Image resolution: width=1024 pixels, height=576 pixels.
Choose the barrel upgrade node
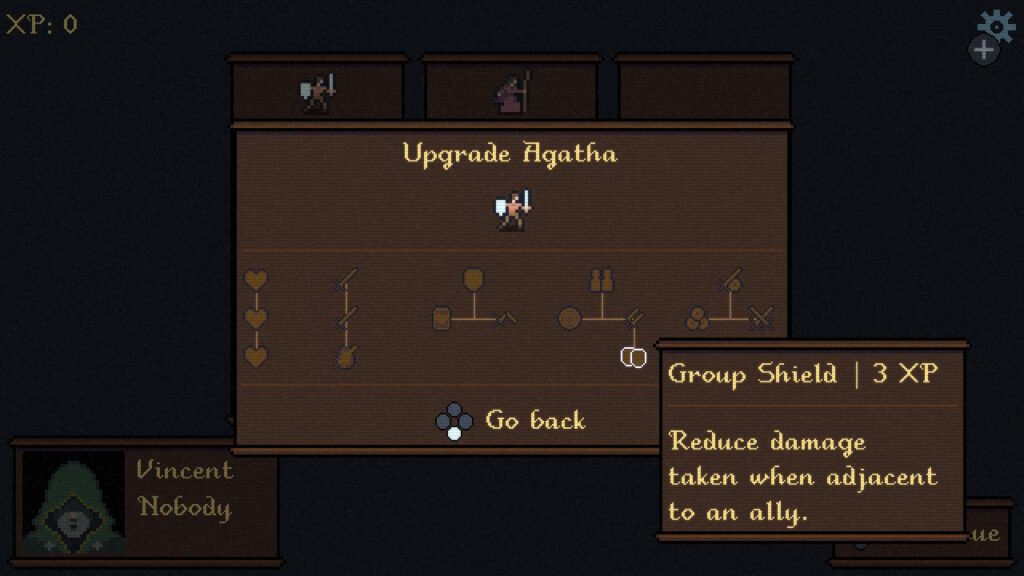442,319
